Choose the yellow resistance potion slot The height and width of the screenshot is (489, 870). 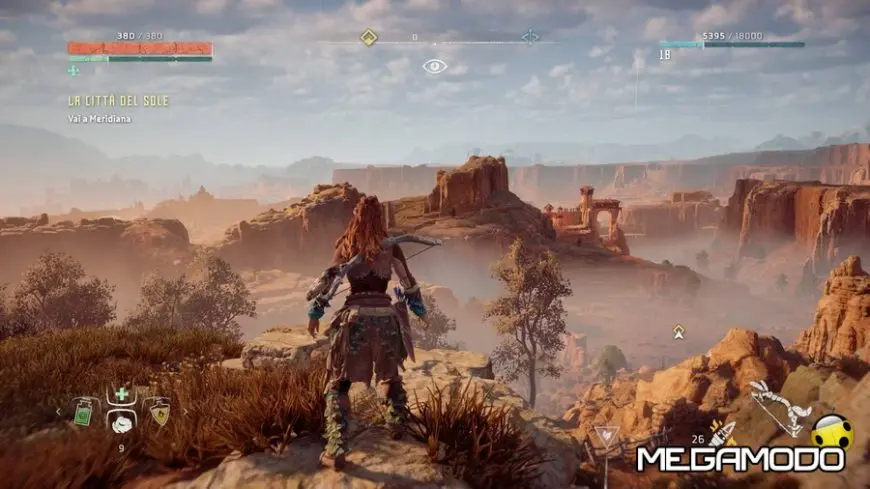pos(159,411)
